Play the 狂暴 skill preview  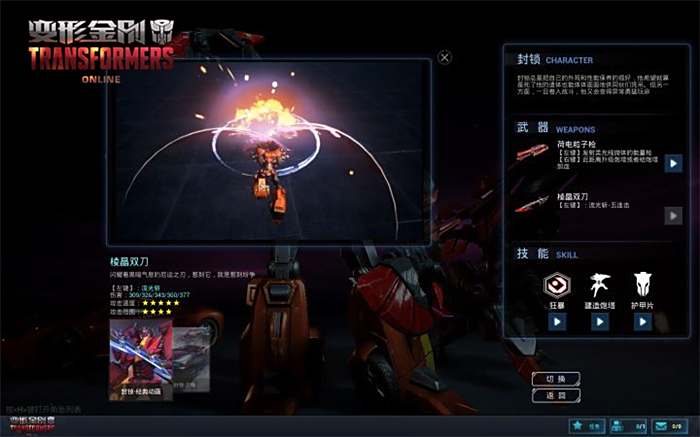pyautogui.click(x=557, y=322)
